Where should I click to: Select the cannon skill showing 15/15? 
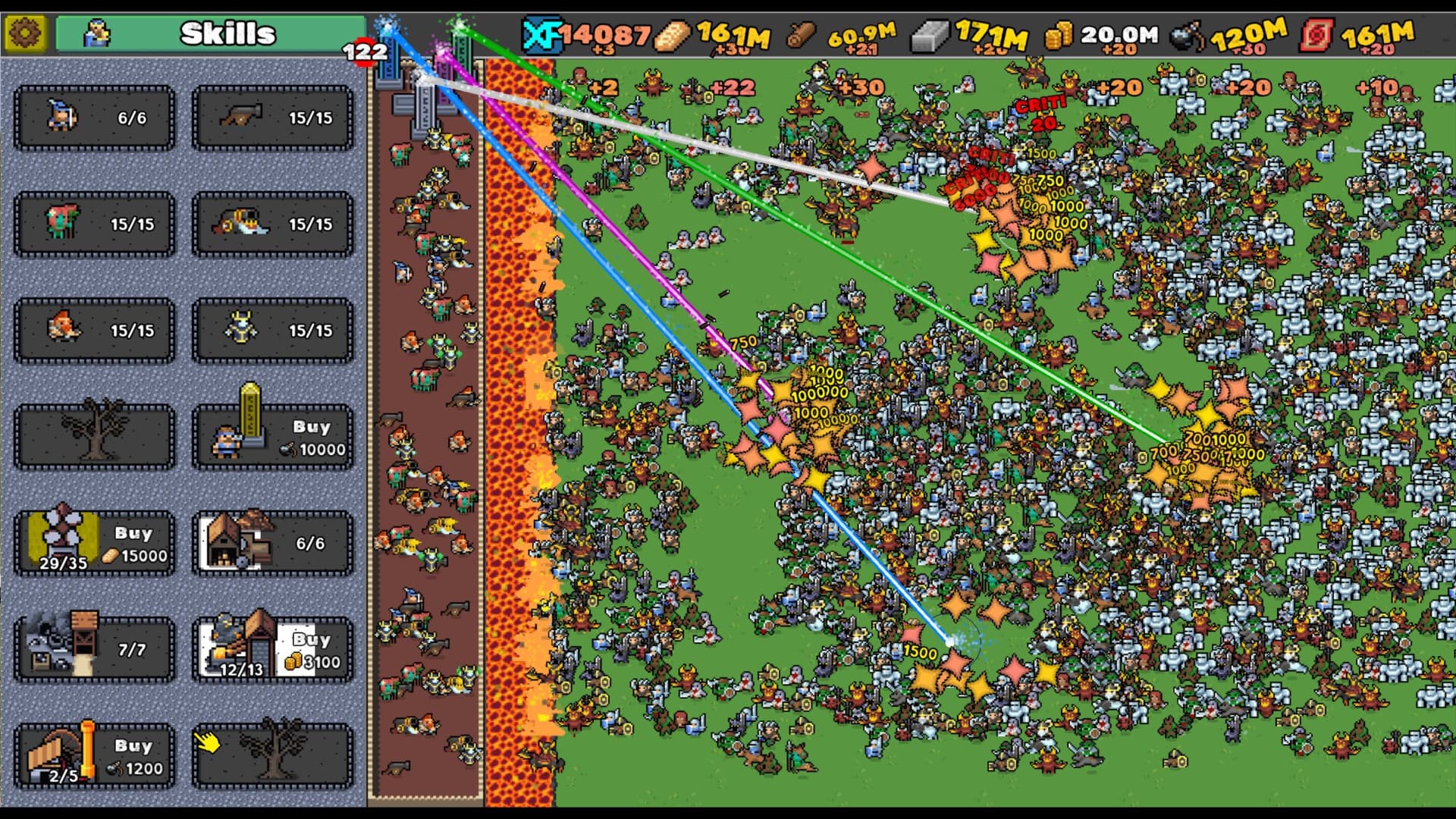[x=271, y=118]
